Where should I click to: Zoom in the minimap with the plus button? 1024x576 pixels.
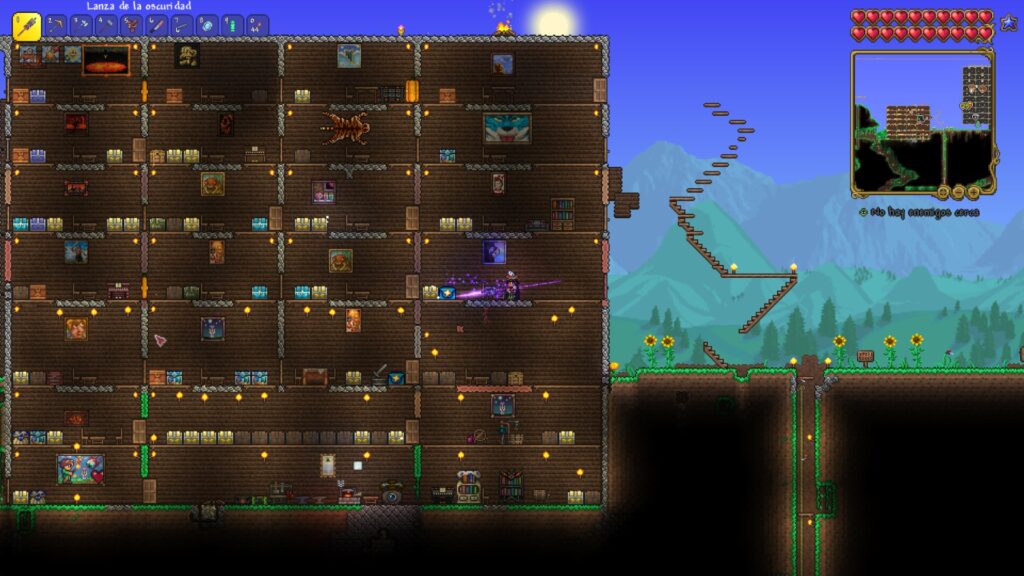974,191
